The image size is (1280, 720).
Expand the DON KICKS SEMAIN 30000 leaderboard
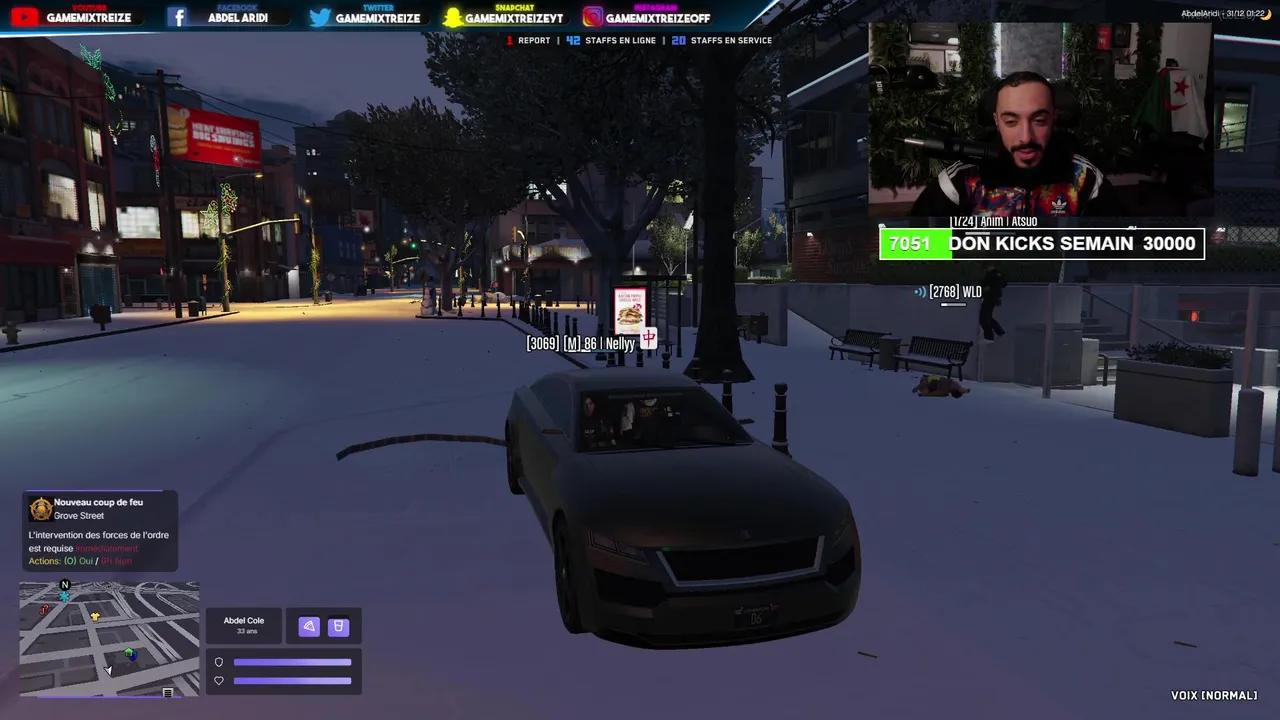click(x=1041, y=243)
